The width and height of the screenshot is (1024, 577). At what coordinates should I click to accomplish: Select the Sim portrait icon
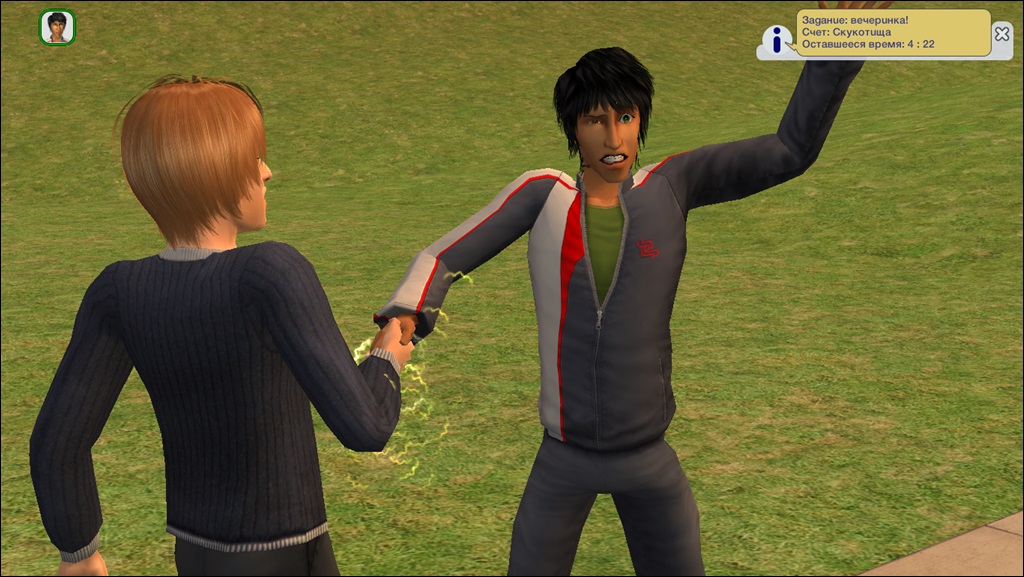pos(57,27)
